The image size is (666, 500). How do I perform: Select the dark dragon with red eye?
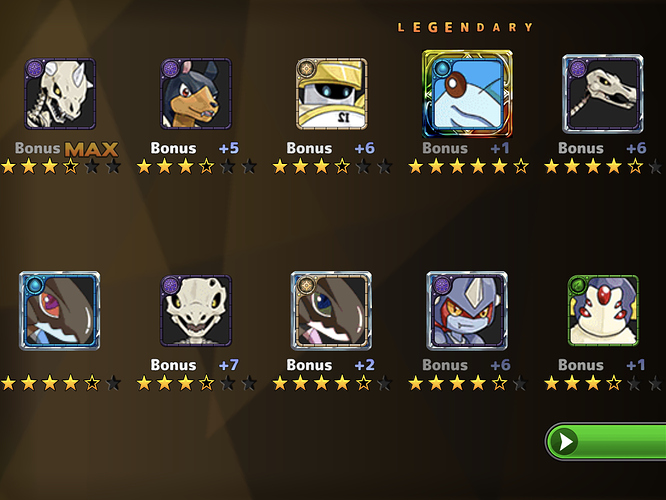(60, 310)
